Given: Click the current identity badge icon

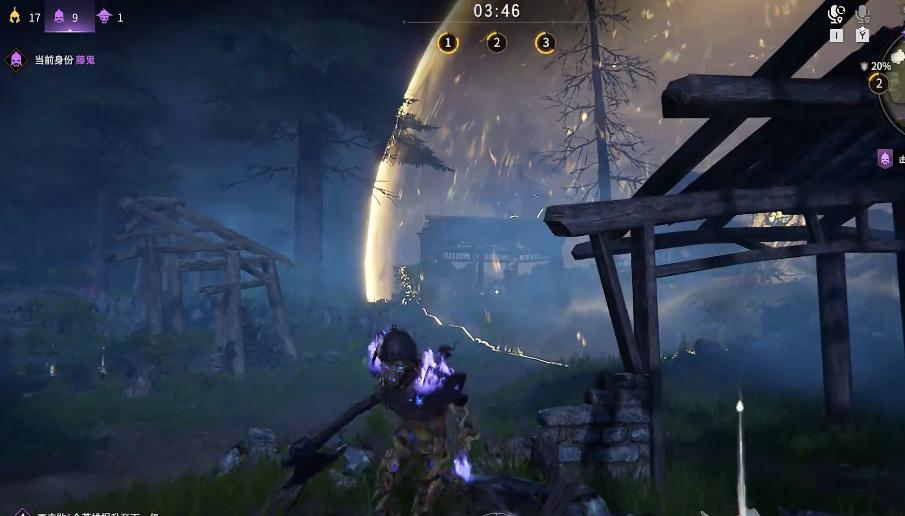Looking at the screenshot, I should (16, 60).
